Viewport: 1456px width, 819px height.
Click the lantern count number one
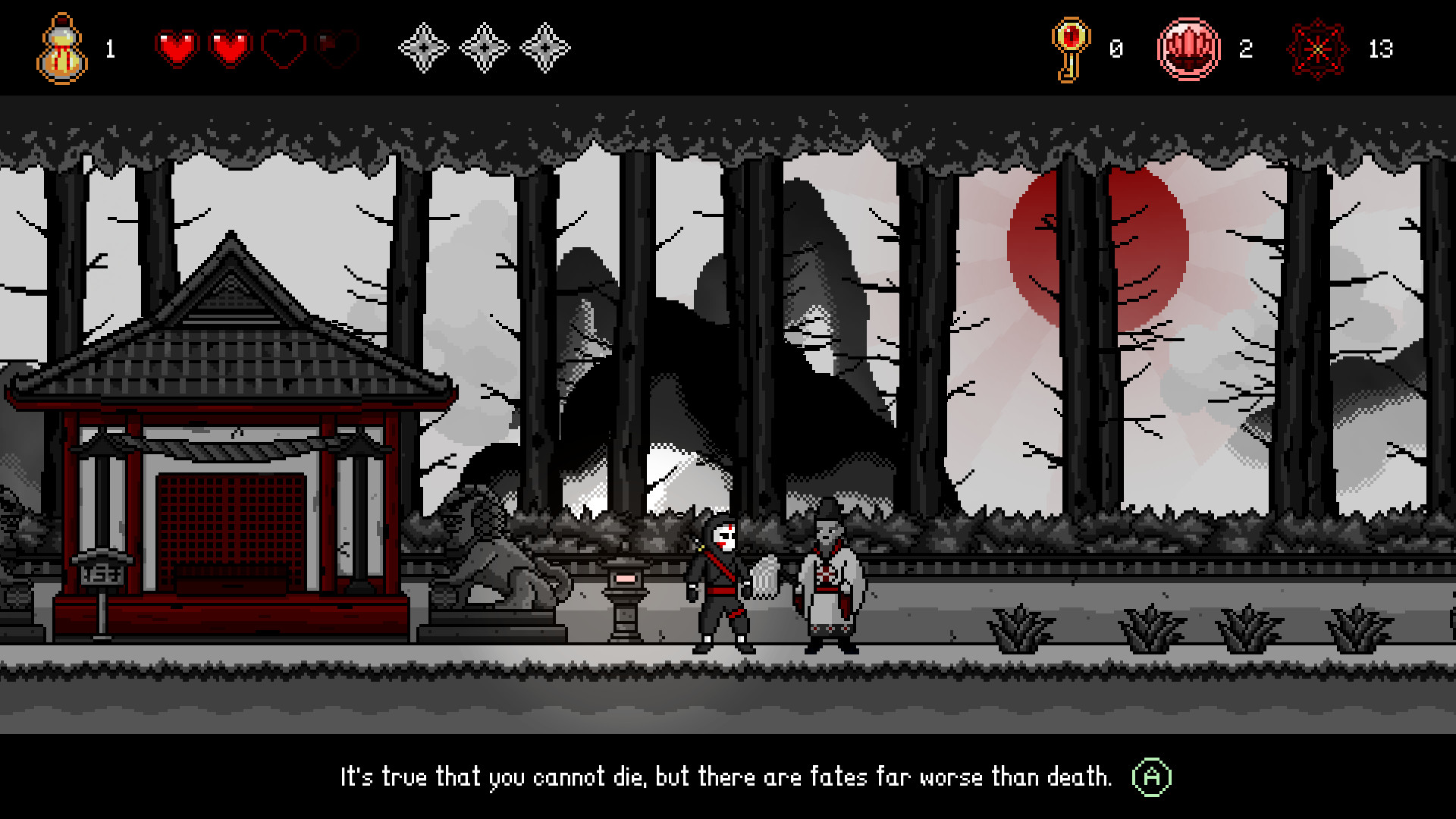pyautogui.click(x=109, y=50)
